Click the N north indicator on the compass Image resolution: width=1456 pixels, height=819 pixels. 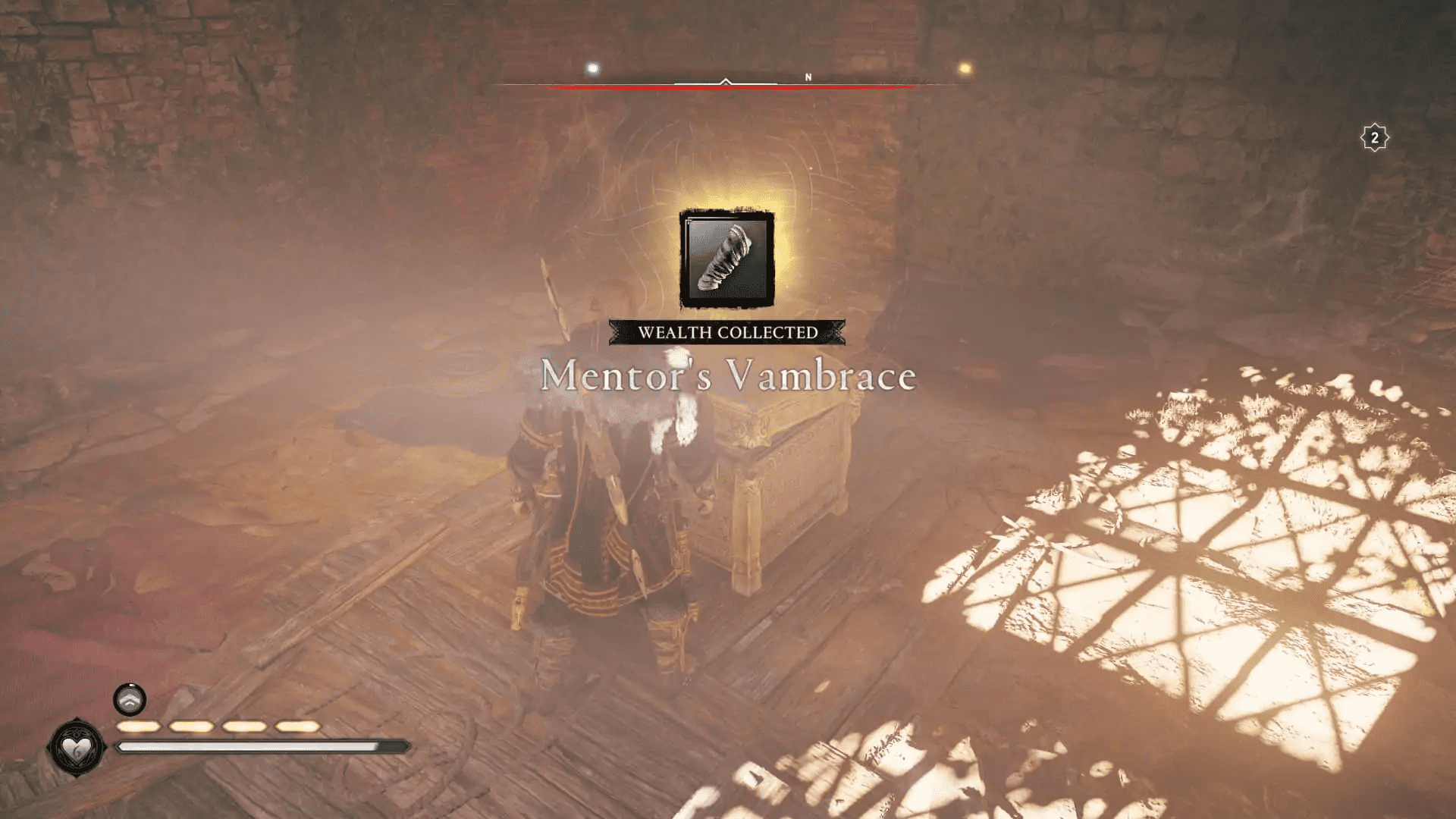[808, 77]
